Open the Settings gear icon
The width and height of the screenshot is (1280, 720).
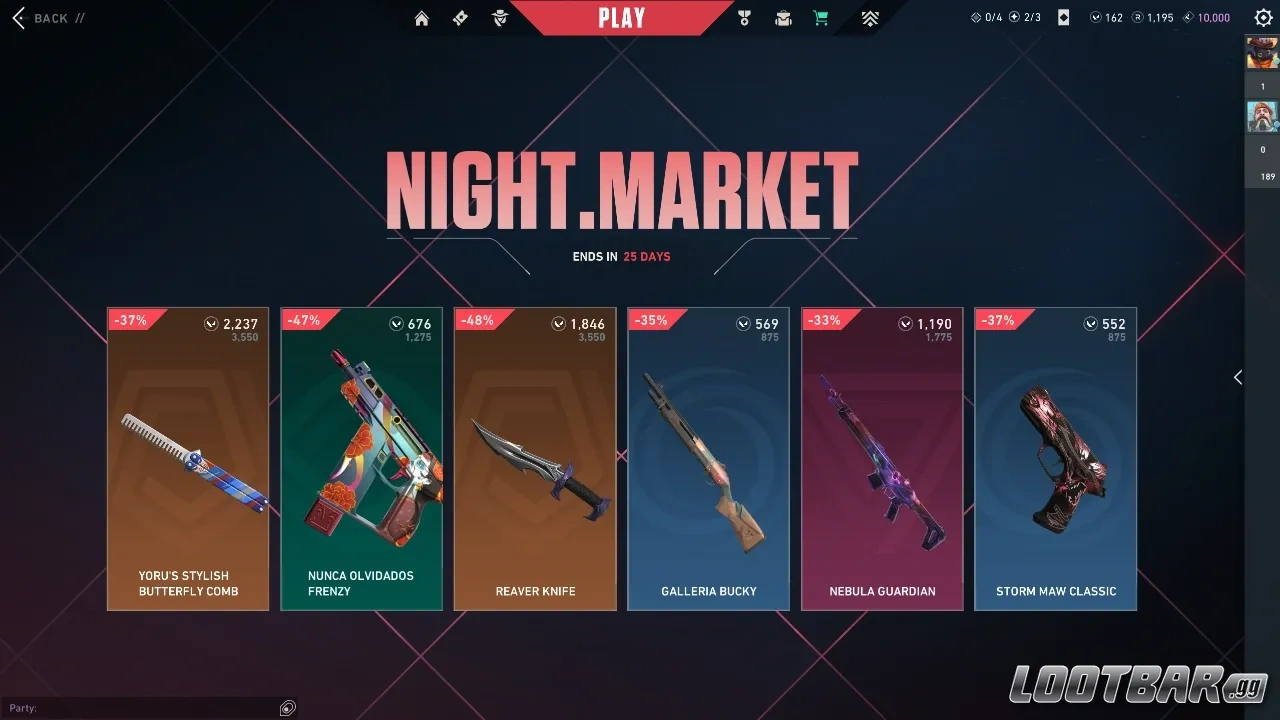(1263, 17)
